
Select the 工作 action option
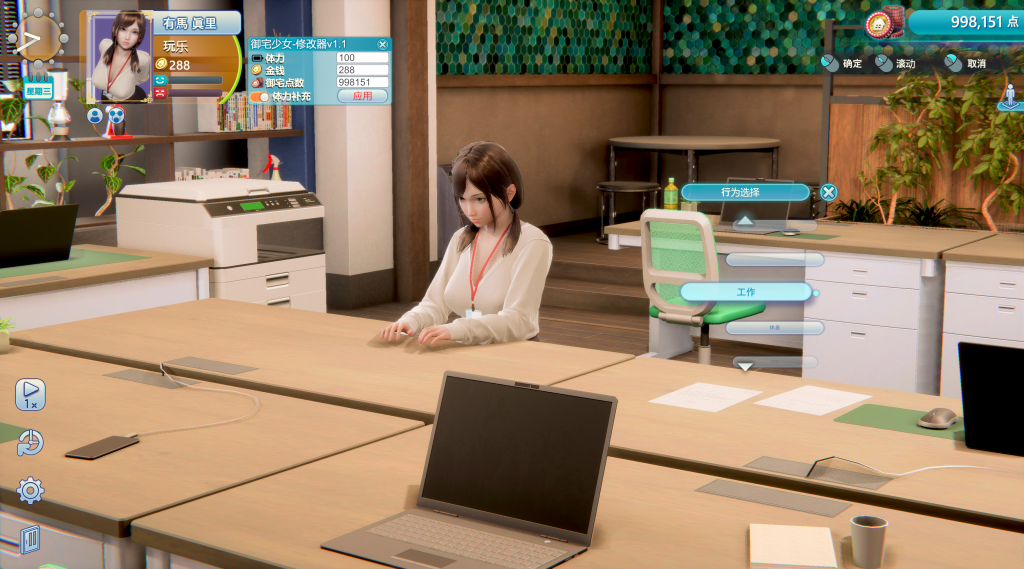click(746, 292)
